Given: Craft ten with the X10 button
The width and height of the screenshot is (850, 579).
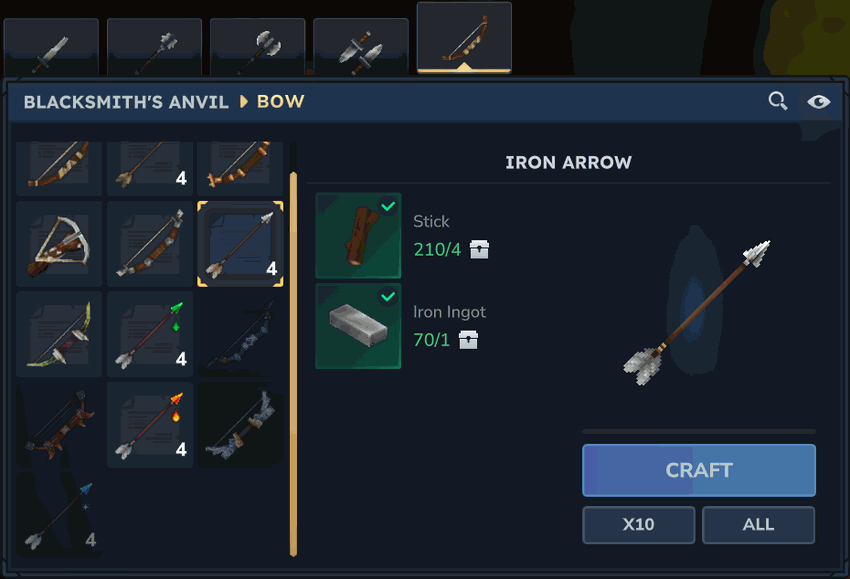Looking at the screenshot, I should (x=639, y=524).
